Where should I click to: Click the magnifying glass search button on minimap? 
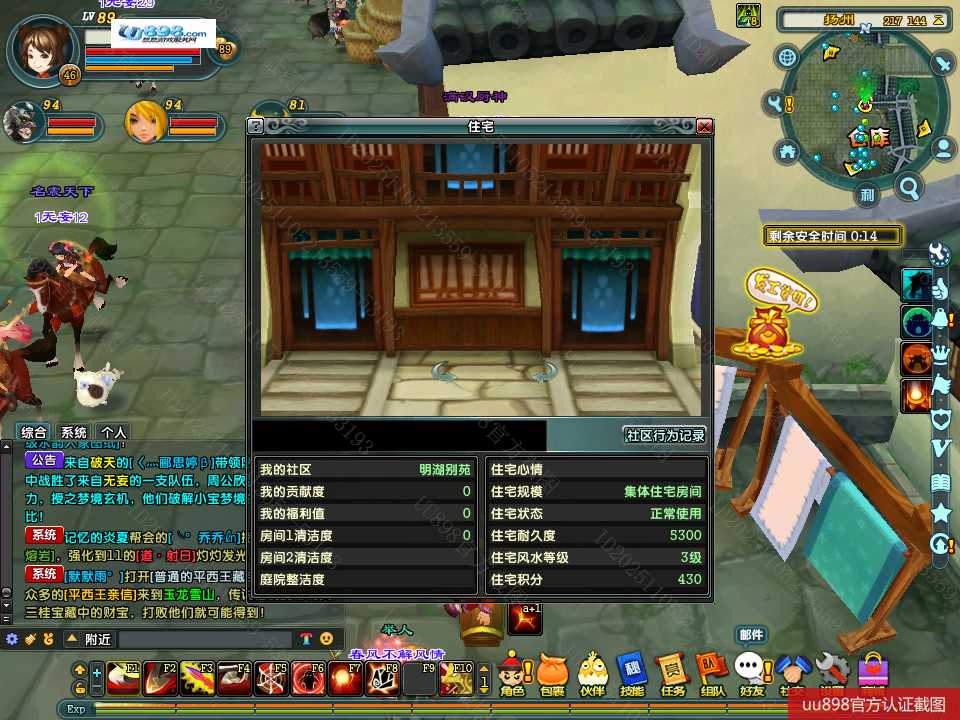click(909, 187)
